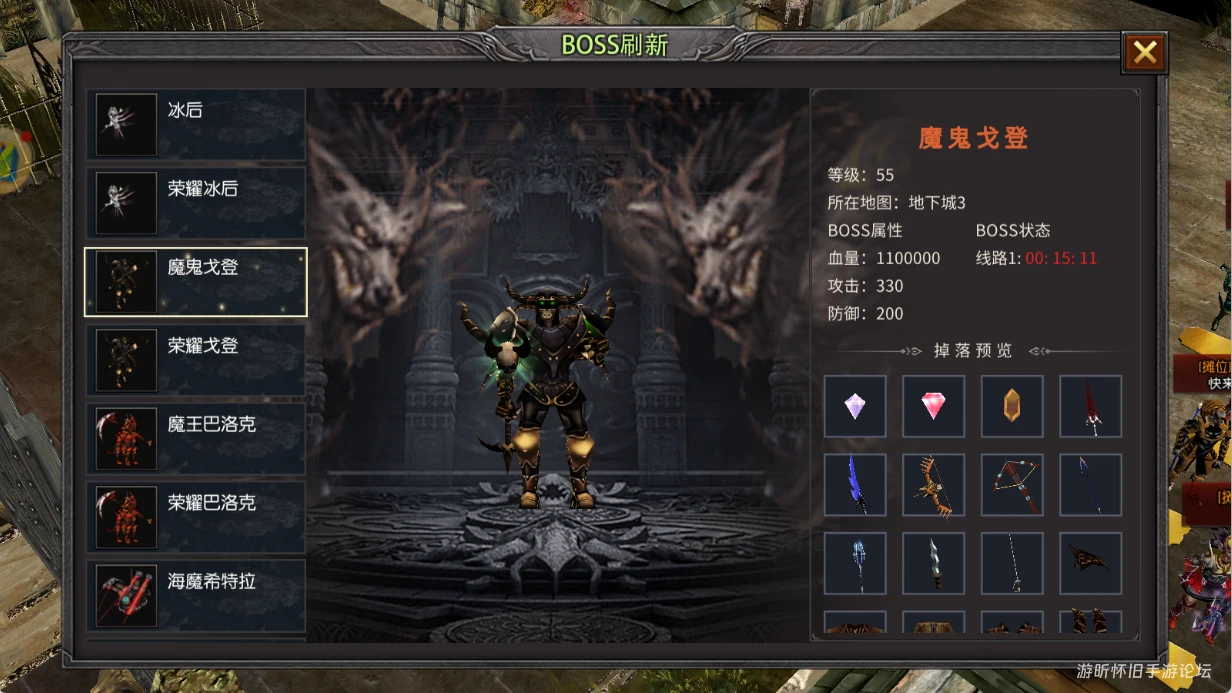This screenshot has height=693, width=1232.
Task: Check the dark winged shield drop
Action: click(1090, 563)
